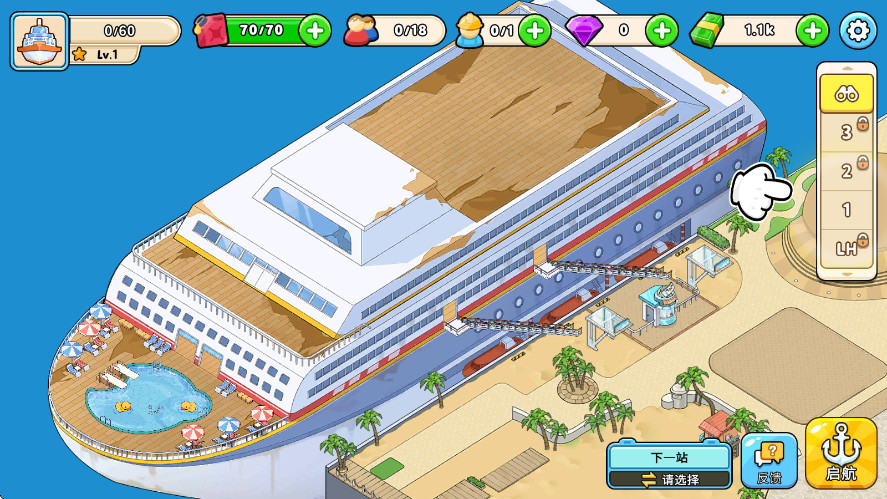
Task: Switch to locked deck 3
Action: click(x=846, y=131)
